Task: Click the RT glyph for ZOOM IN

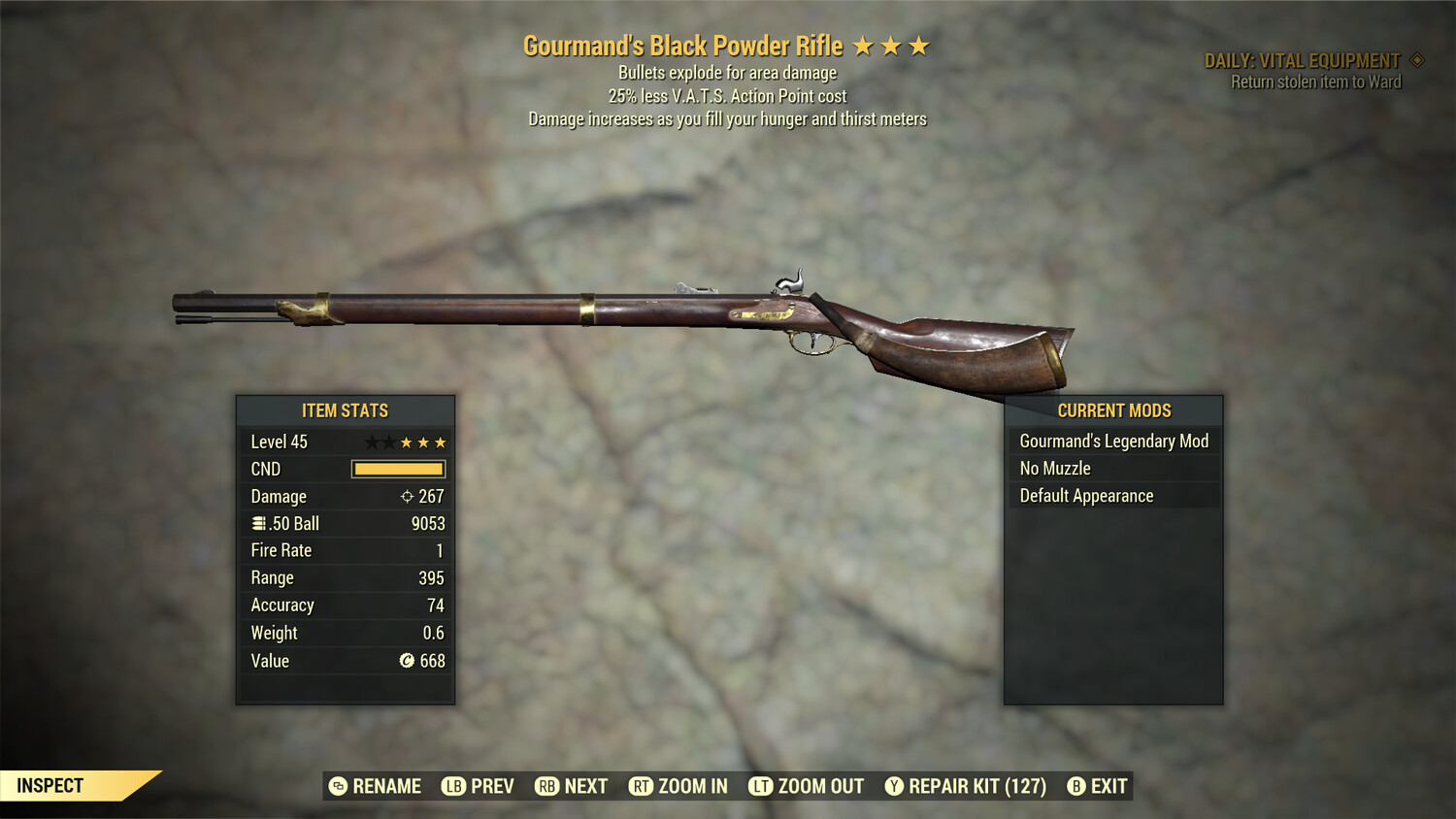Action: coord(642,786)
